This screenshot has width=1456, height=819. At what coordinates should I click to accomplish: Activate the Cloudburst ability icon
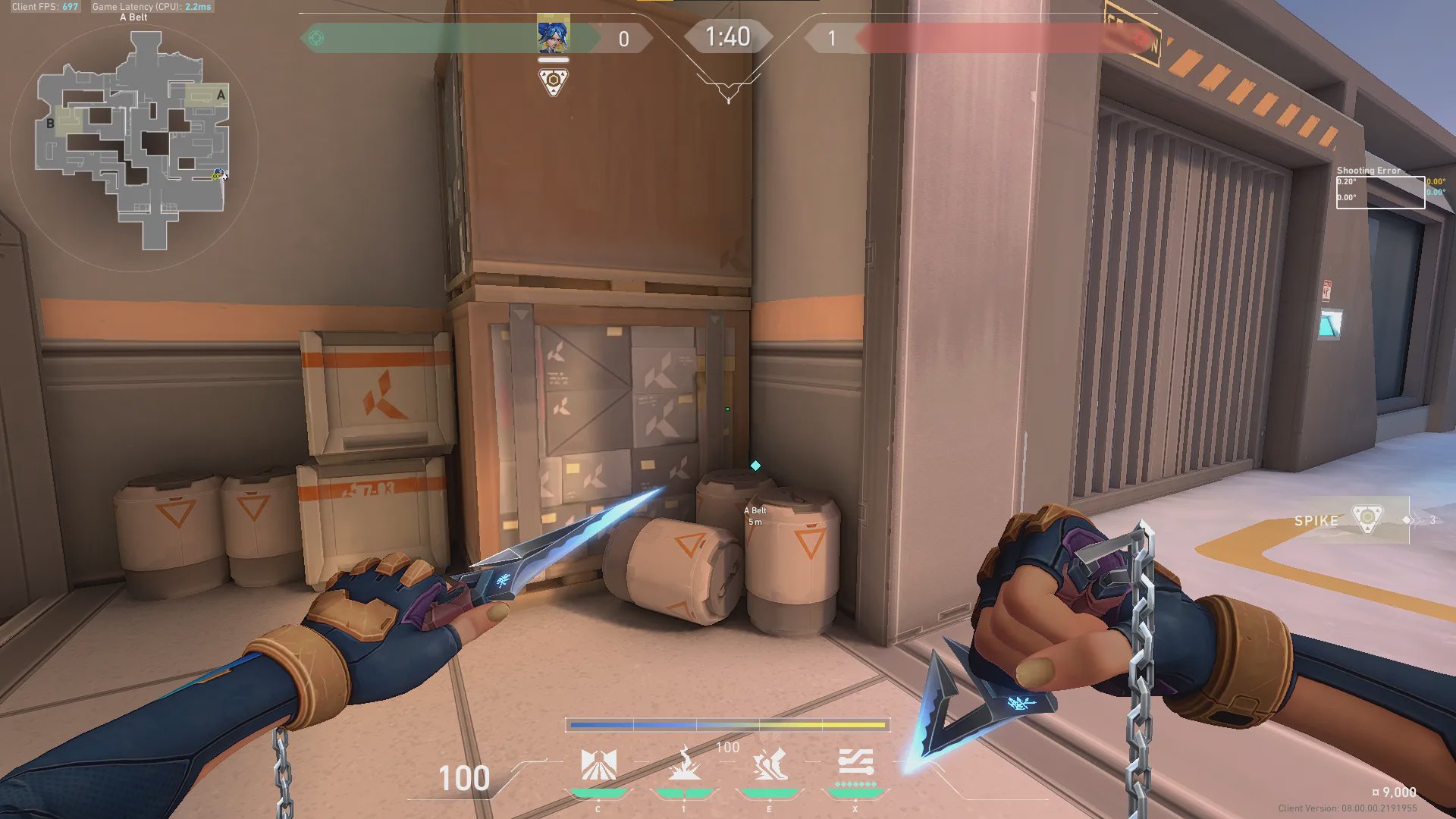(x=598, y=764)
